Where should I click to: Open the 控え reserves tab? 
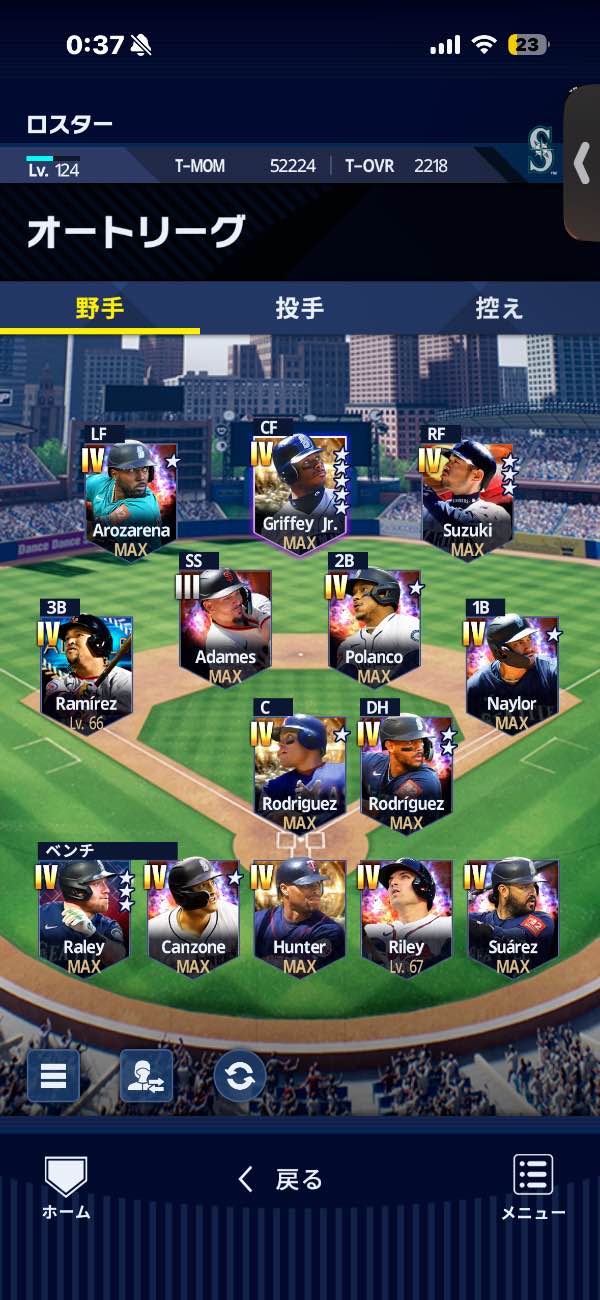(x=499, y=308)
